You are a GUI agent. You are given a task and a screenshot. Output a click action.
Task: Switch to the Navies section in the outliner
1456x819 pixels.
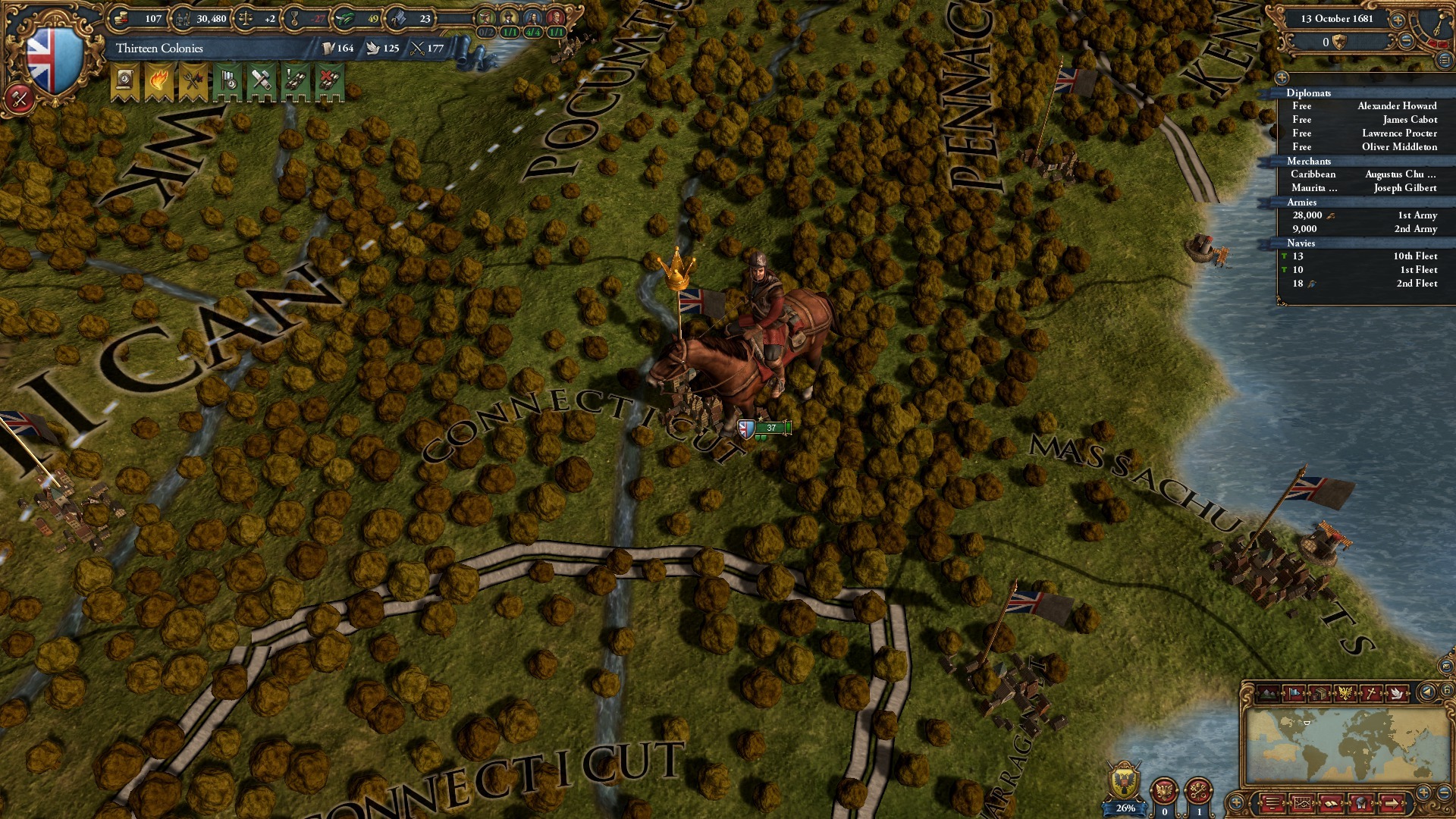pyautogui.click(x=1301, y=243)
